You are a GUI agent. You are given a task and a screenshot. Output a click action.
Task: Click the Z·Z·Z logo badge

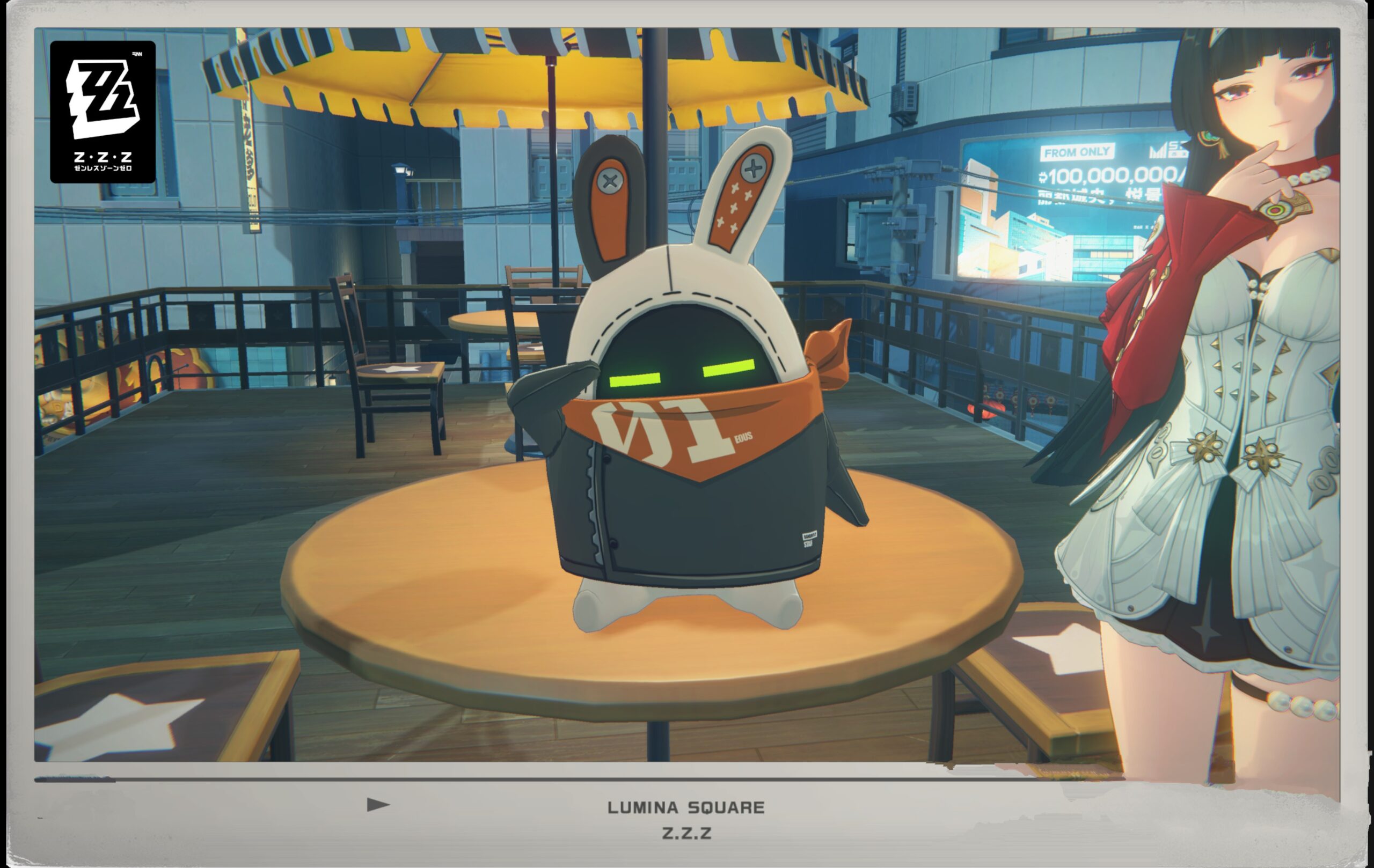(103, 112)
